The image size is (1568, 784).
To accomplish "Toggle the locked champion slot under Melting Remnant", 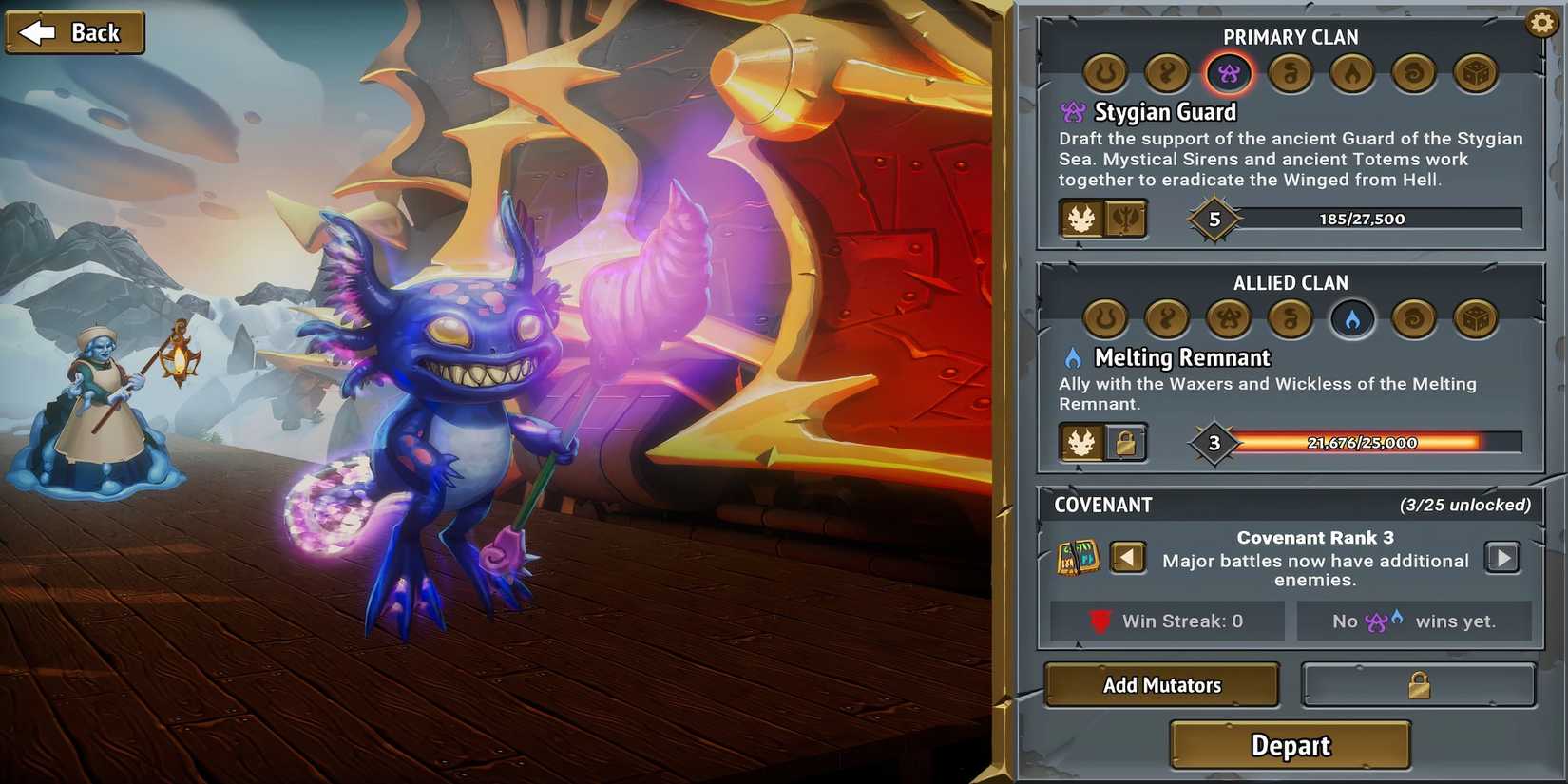I will (x=1125, y=443).
